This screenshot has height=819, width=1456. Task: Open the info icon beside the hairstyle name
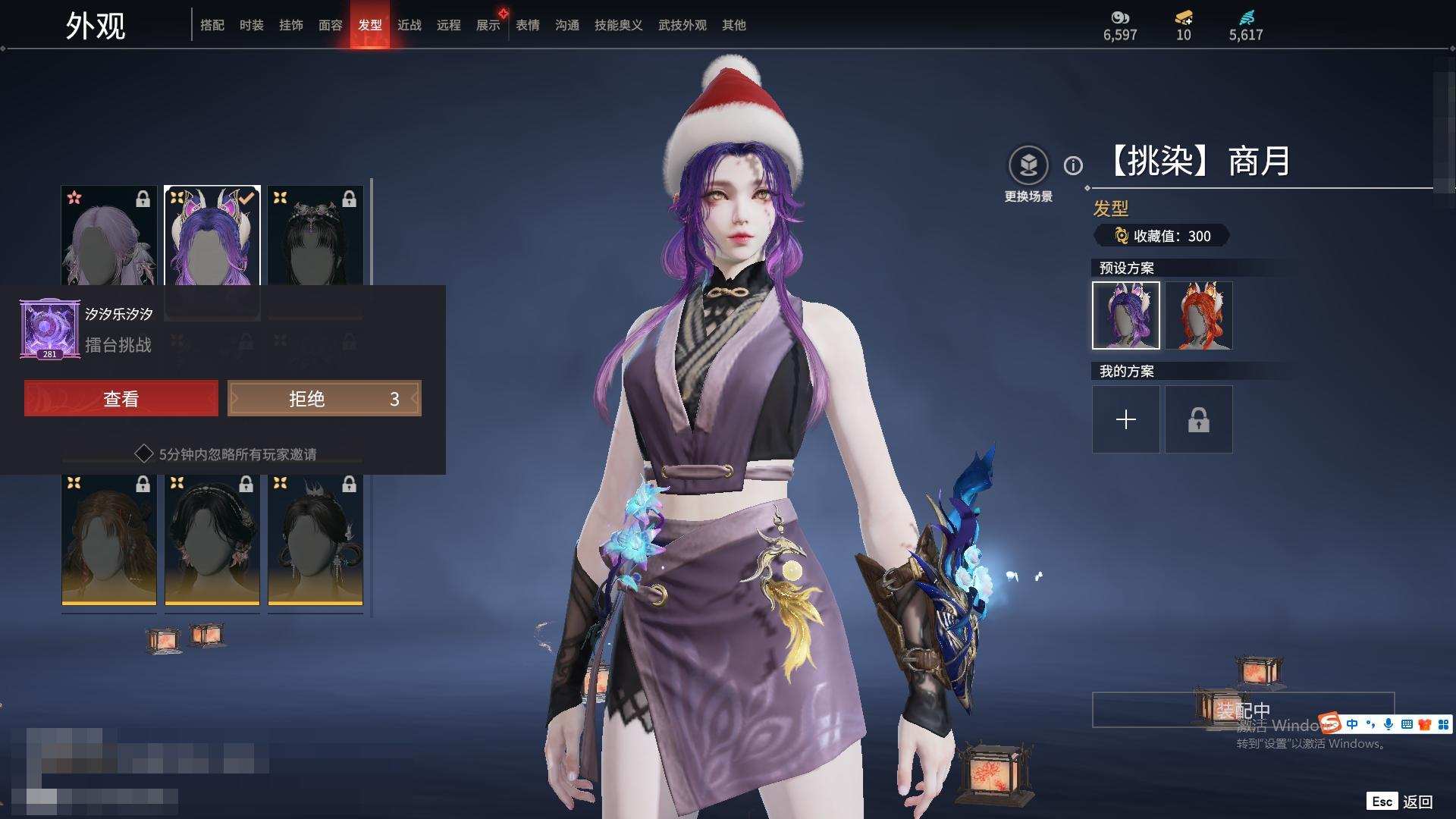(x=1073, y=165)
